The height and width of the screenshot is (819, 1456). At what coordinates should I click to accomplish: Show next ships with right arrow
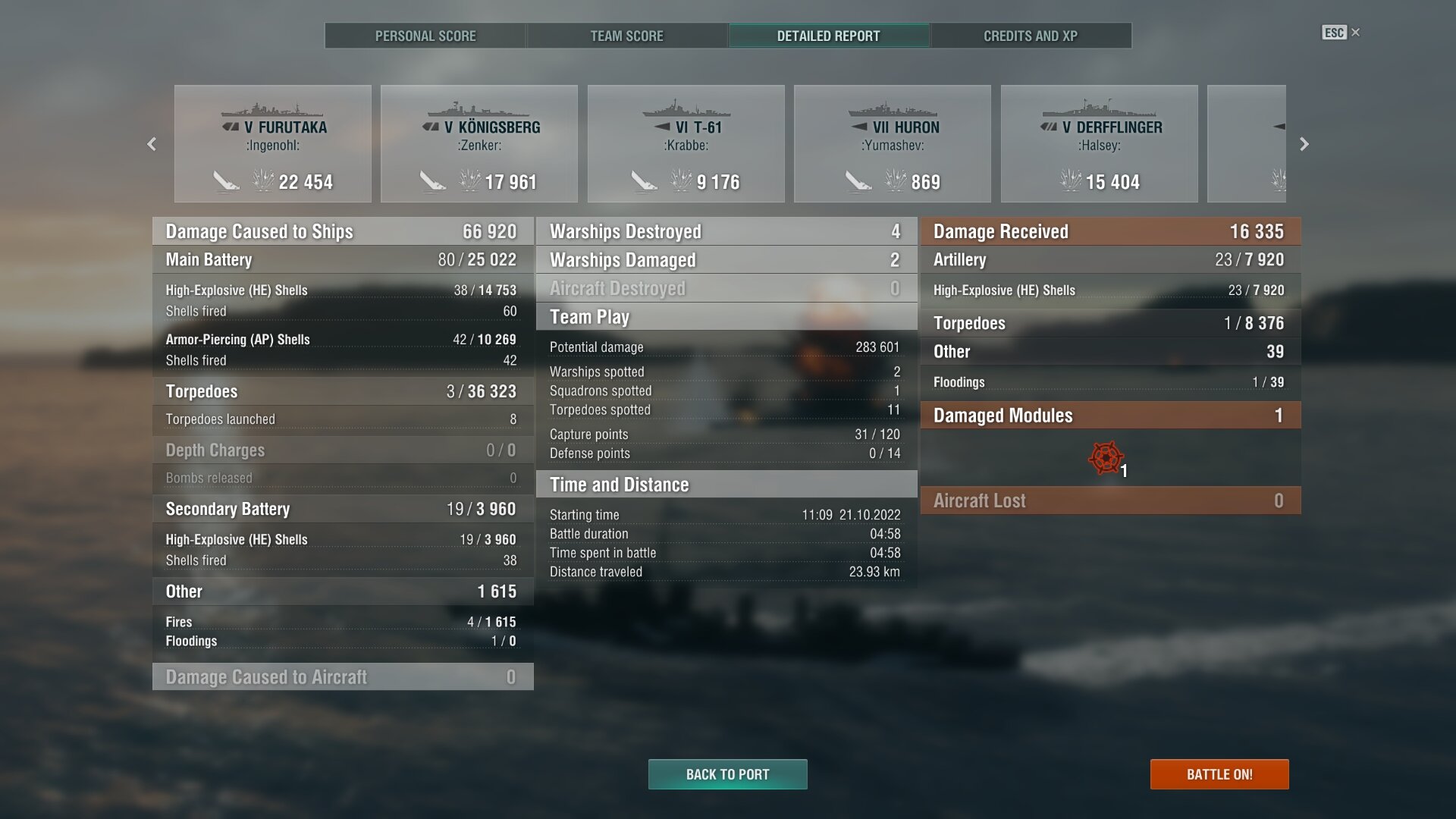click(x=1304, y=144)
